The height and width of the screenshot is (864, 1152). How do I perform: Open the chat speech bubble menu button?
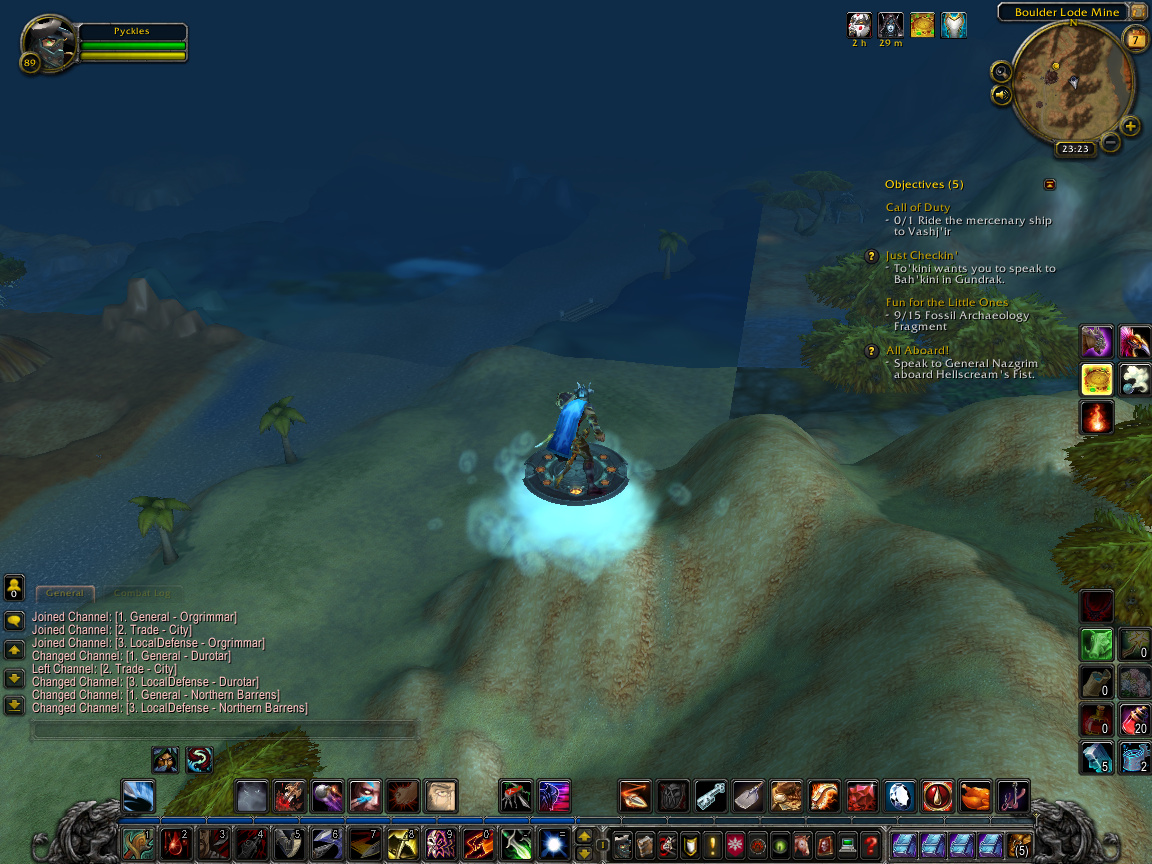(14, 621)
